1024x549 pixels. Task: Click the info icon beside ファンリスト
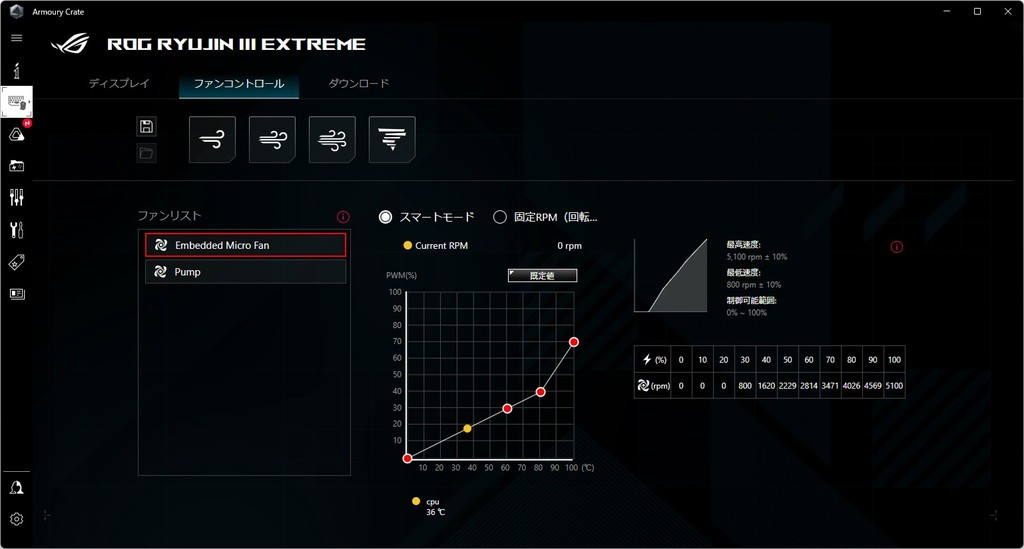click(x=343, y=216)
